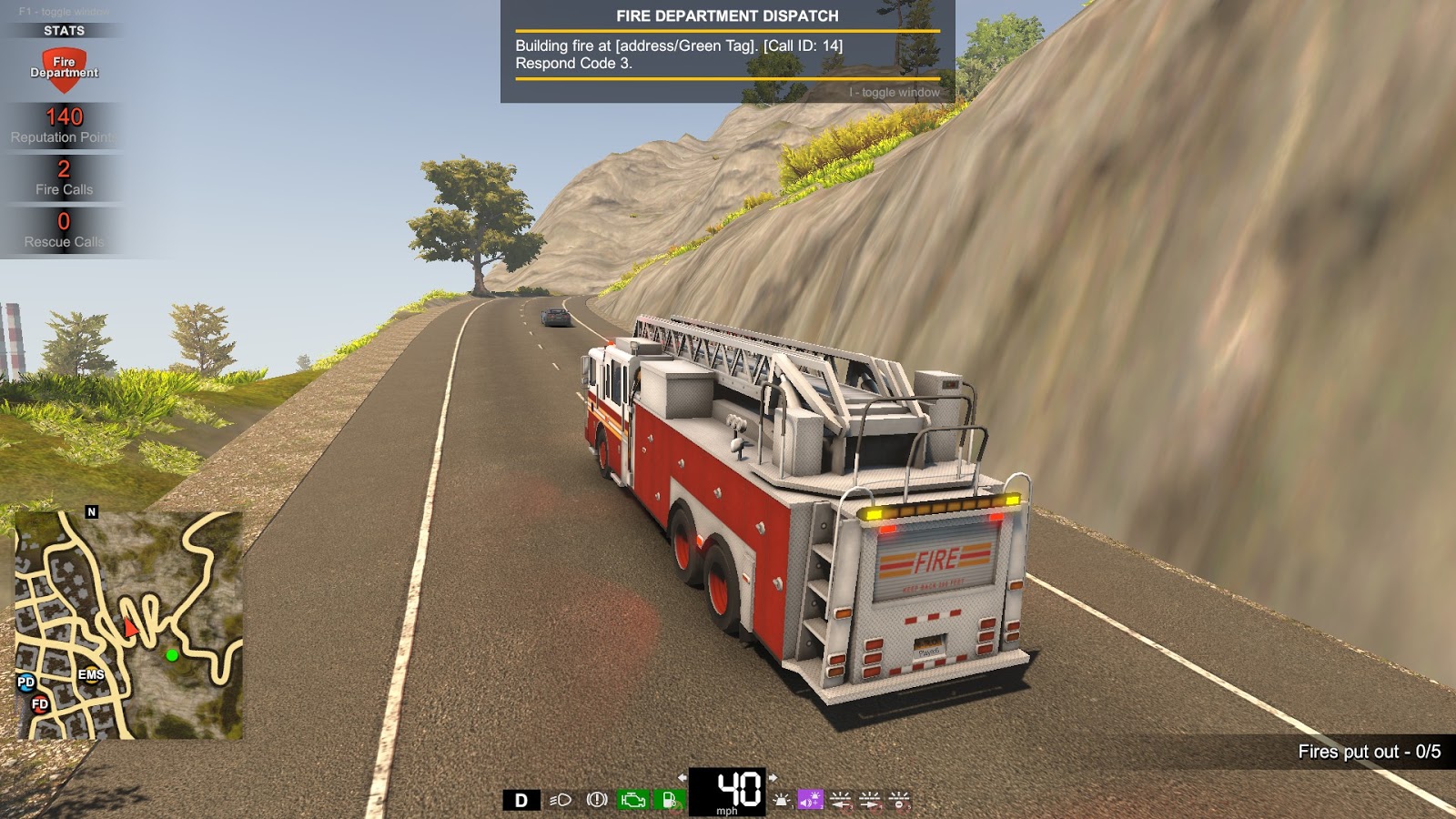Open the STATS panel header
Viewport: 1456px width, 819px height.
coord(65,29)
